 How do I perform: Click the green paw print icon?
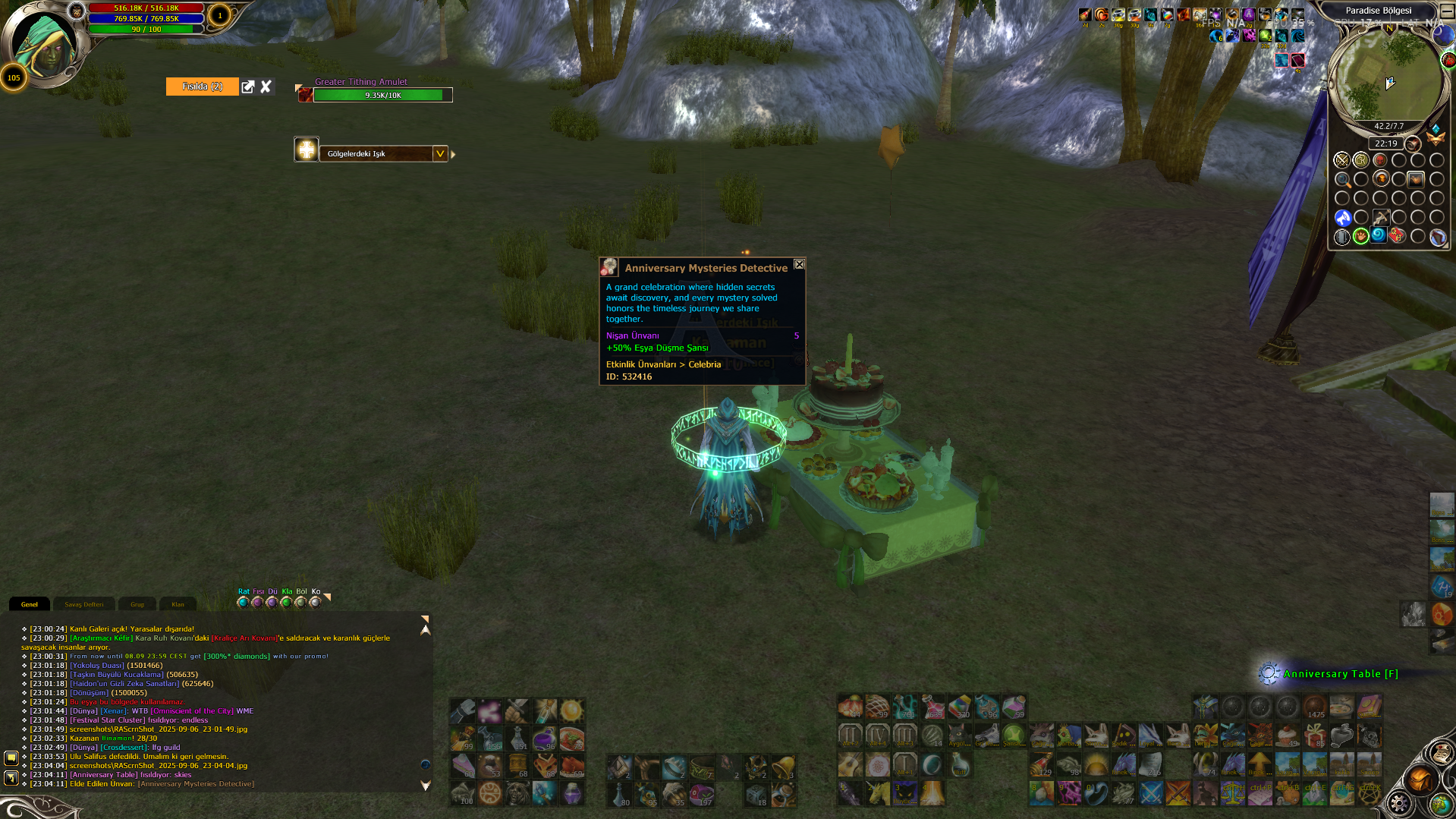(x=1360, y=236)
